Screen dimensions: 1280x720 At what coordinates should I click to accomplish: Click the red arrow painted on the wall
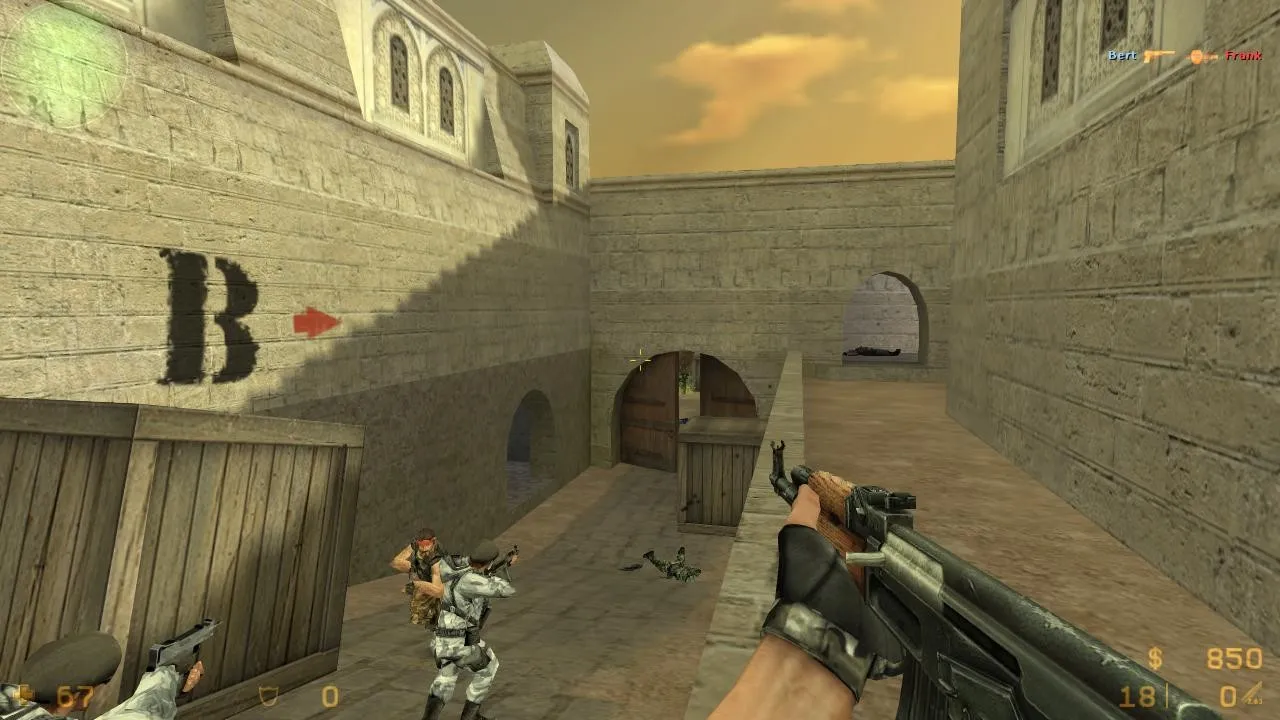click(x=313, y=321)
